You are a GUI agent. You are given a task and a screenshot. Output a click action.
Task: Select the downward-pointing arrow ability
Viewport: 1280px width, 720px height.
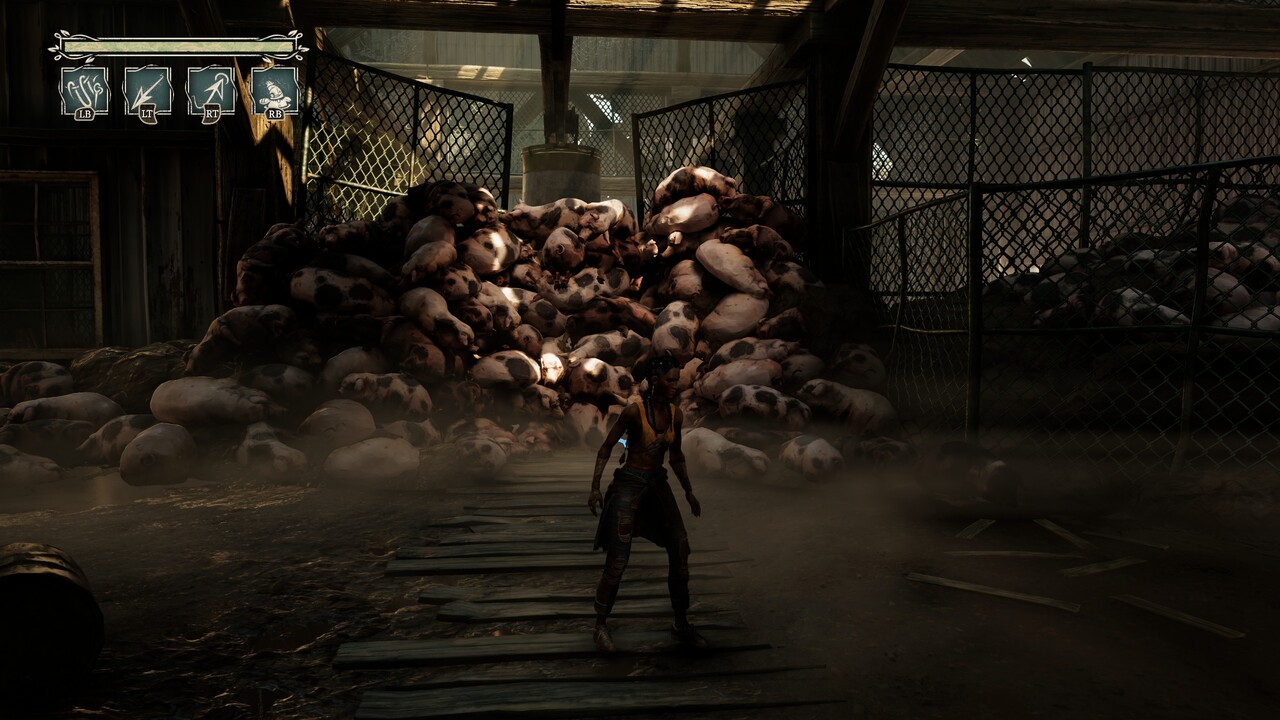coord(147,91)
